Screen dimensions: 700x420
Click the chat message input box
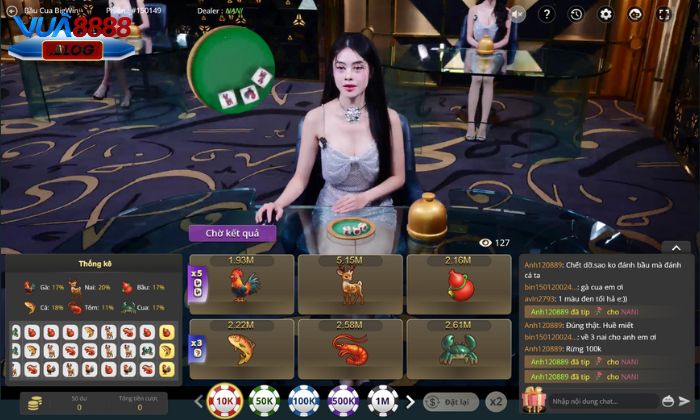[x=612, y=401]
